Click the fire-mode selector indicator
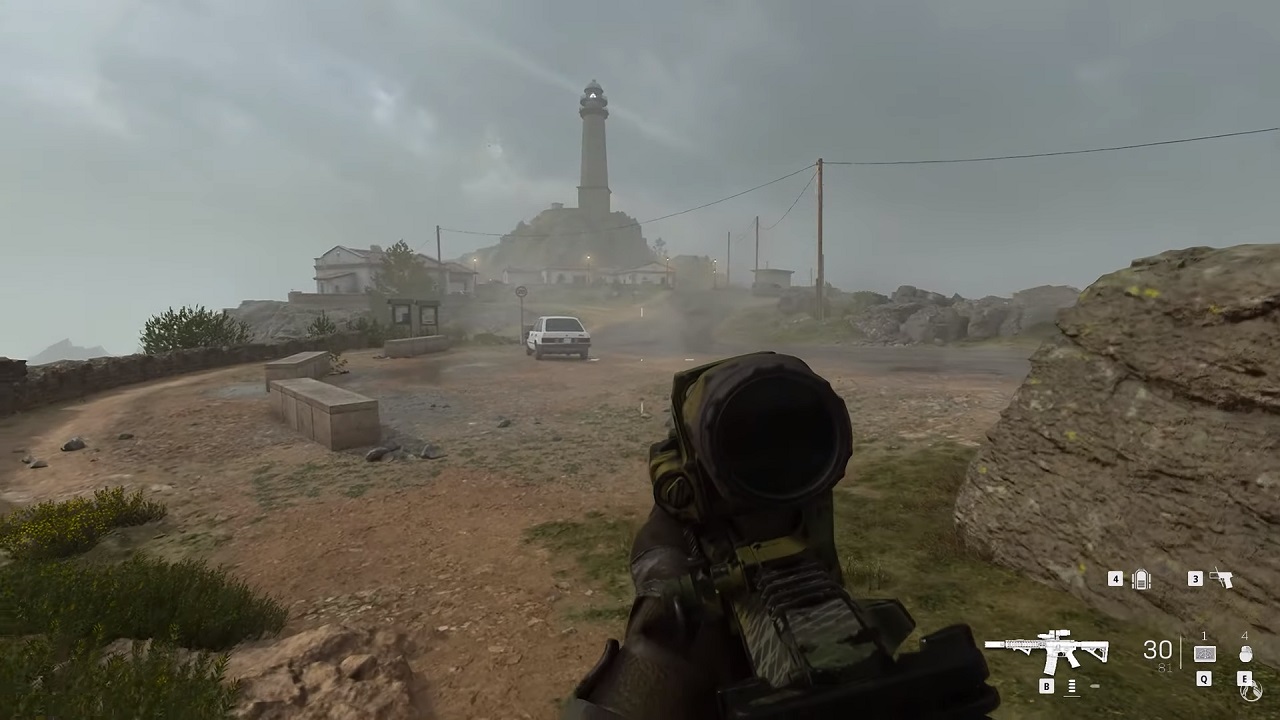1280x720 pixels. click(x=1071, y=686)
